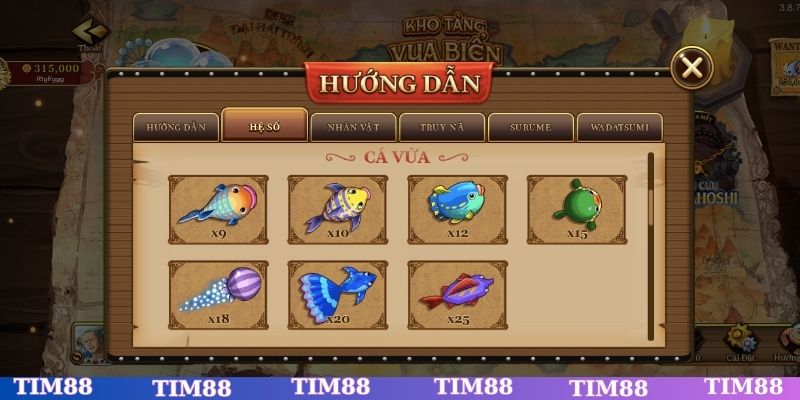Select the x9 orange-headed fish tile

[218, 209]
